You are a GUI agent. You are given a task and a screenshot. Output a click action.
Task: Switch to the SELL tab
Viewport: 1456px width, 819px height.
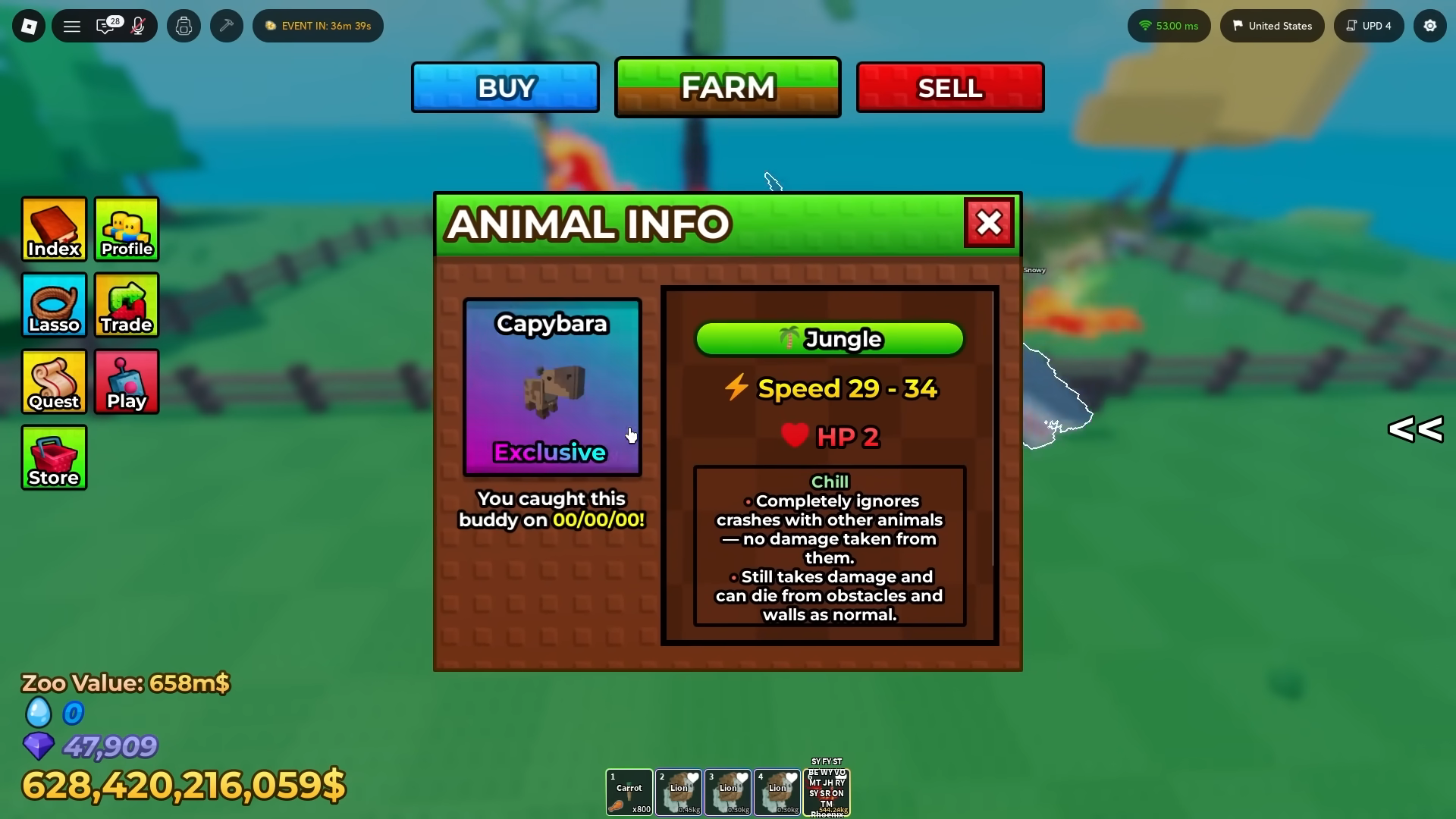[x=949, y=87]
